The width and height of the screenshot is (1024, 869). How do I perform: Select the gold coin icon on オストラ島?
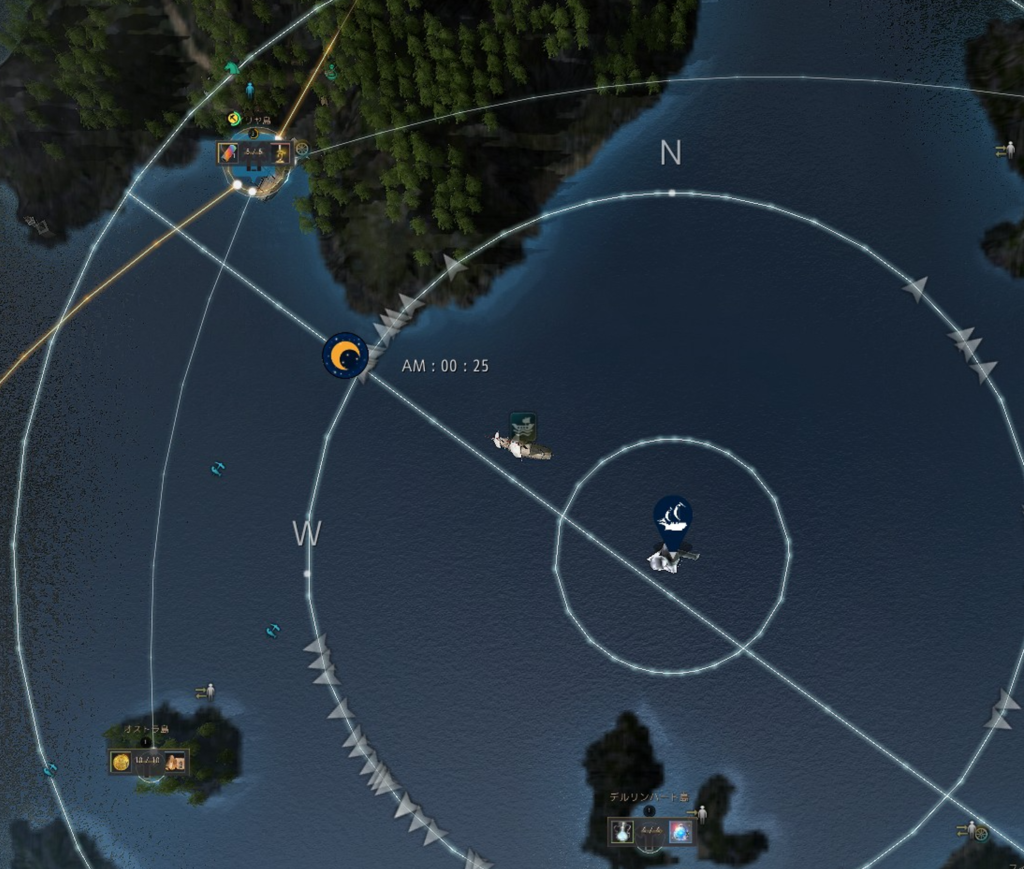121,762
